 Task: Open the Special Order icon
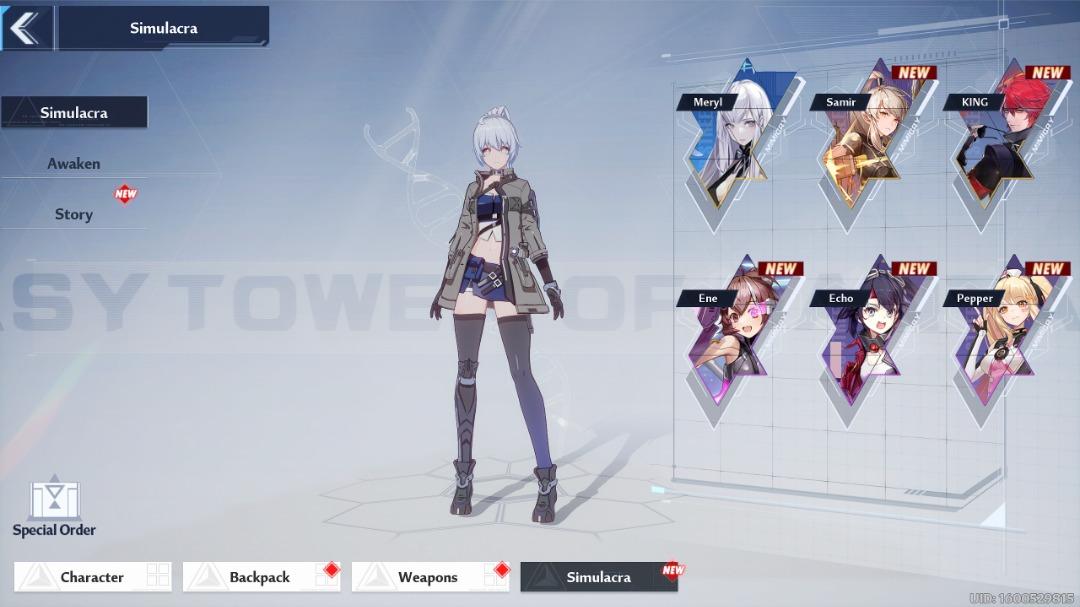pos(54,507)
